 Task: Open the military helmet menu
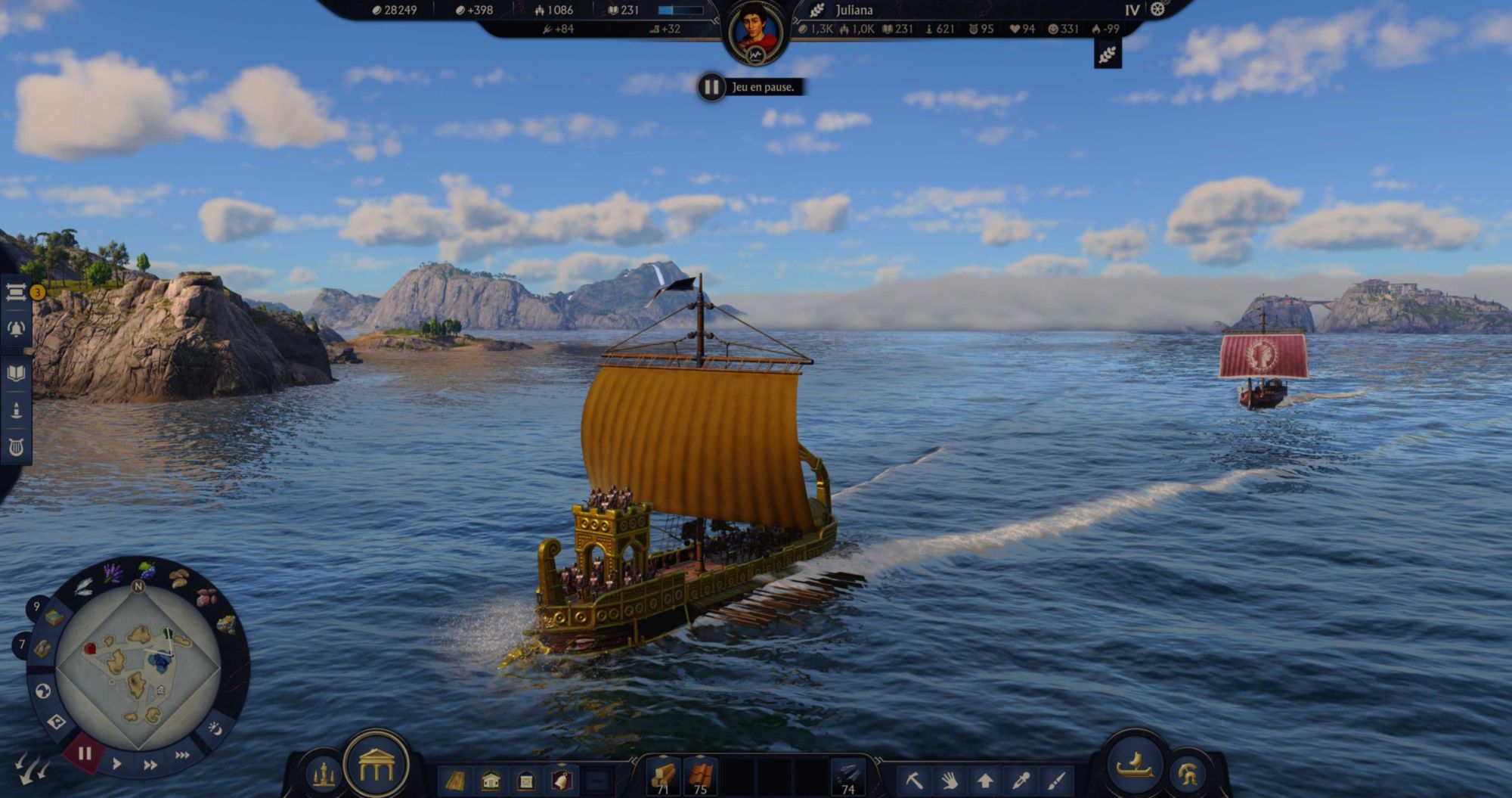[x=1188, y=775]
